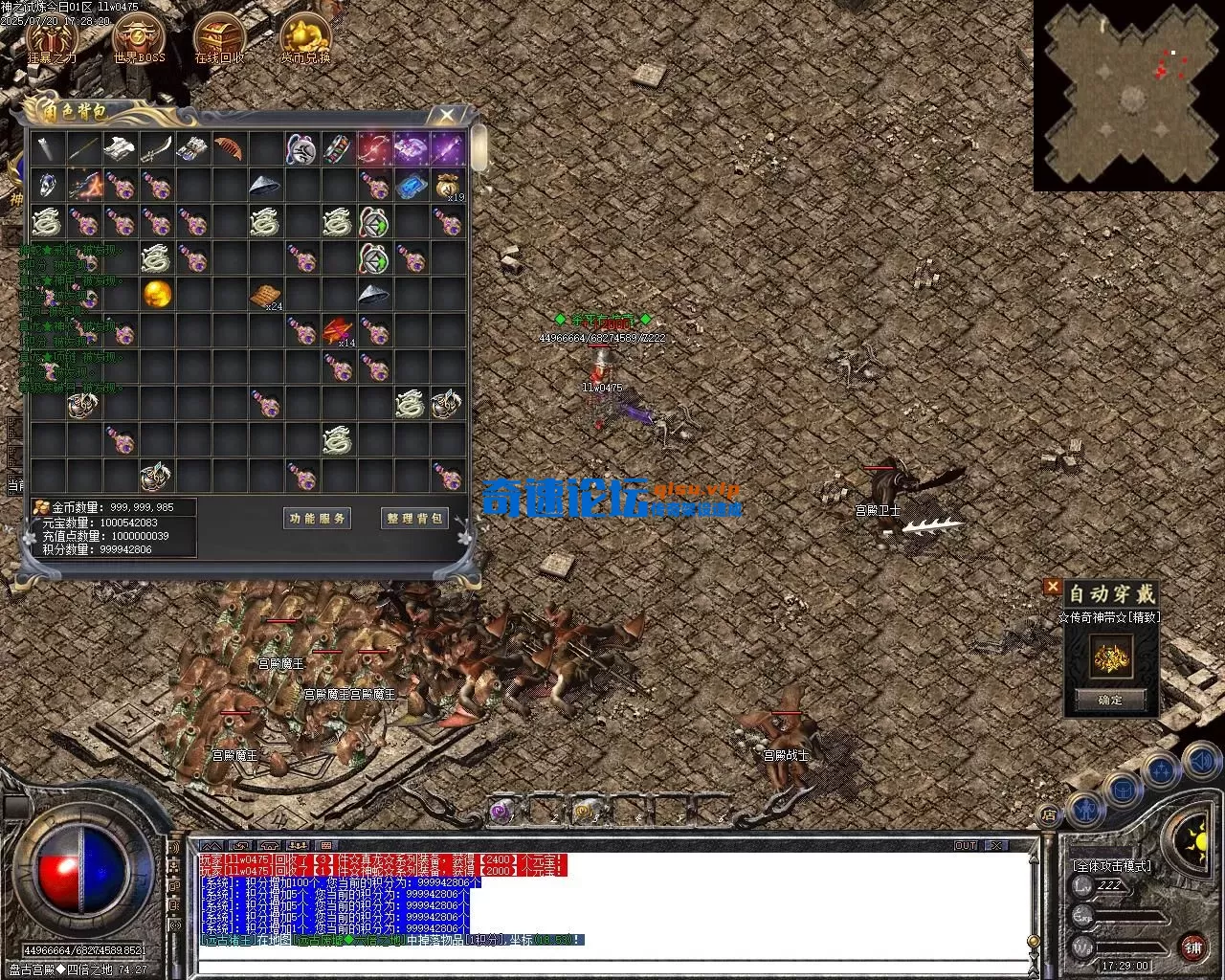Open the 货币兑换 currency exchange icon

pos(305,38)
